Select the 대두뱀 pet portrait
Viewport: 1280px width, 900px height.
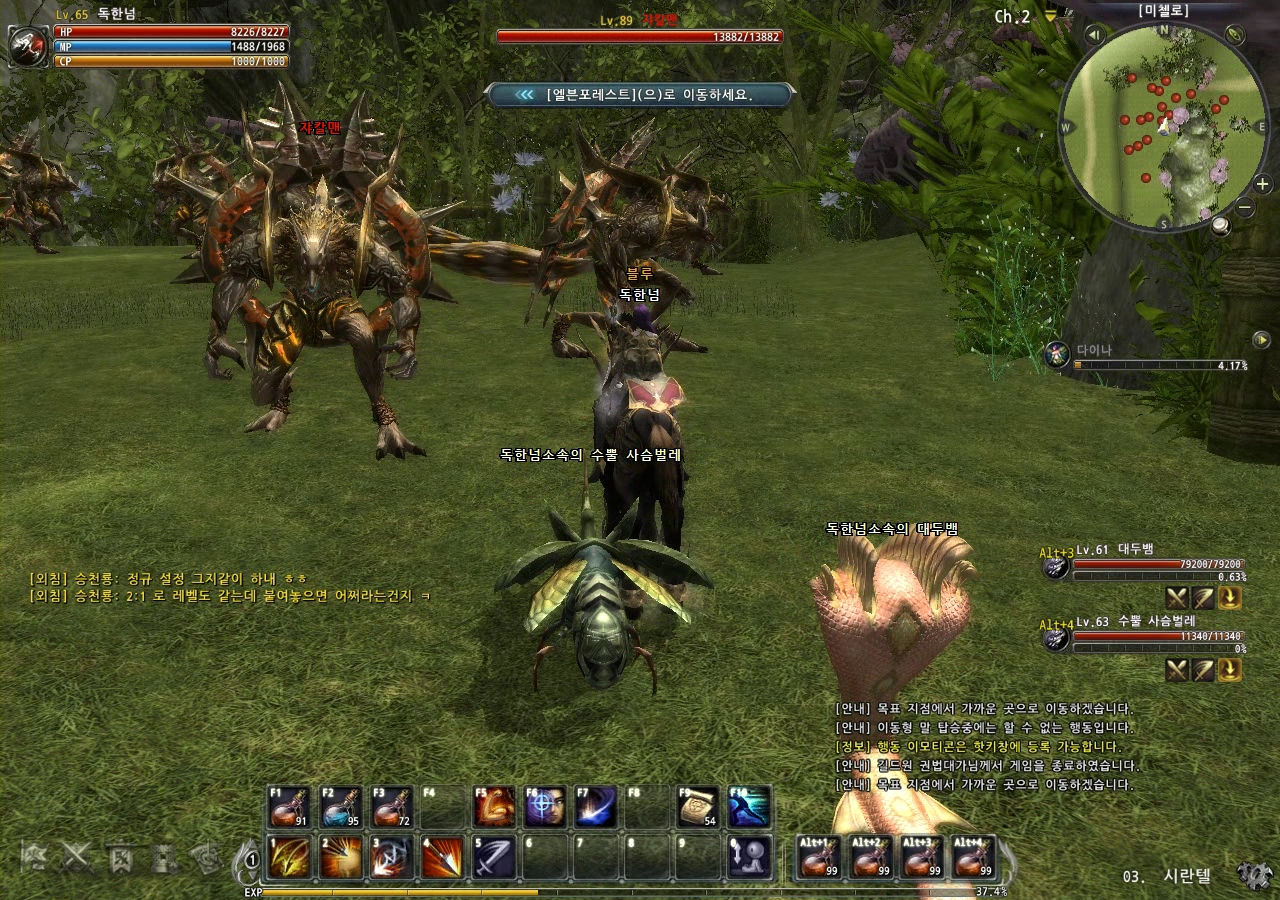click(1055, 567)
